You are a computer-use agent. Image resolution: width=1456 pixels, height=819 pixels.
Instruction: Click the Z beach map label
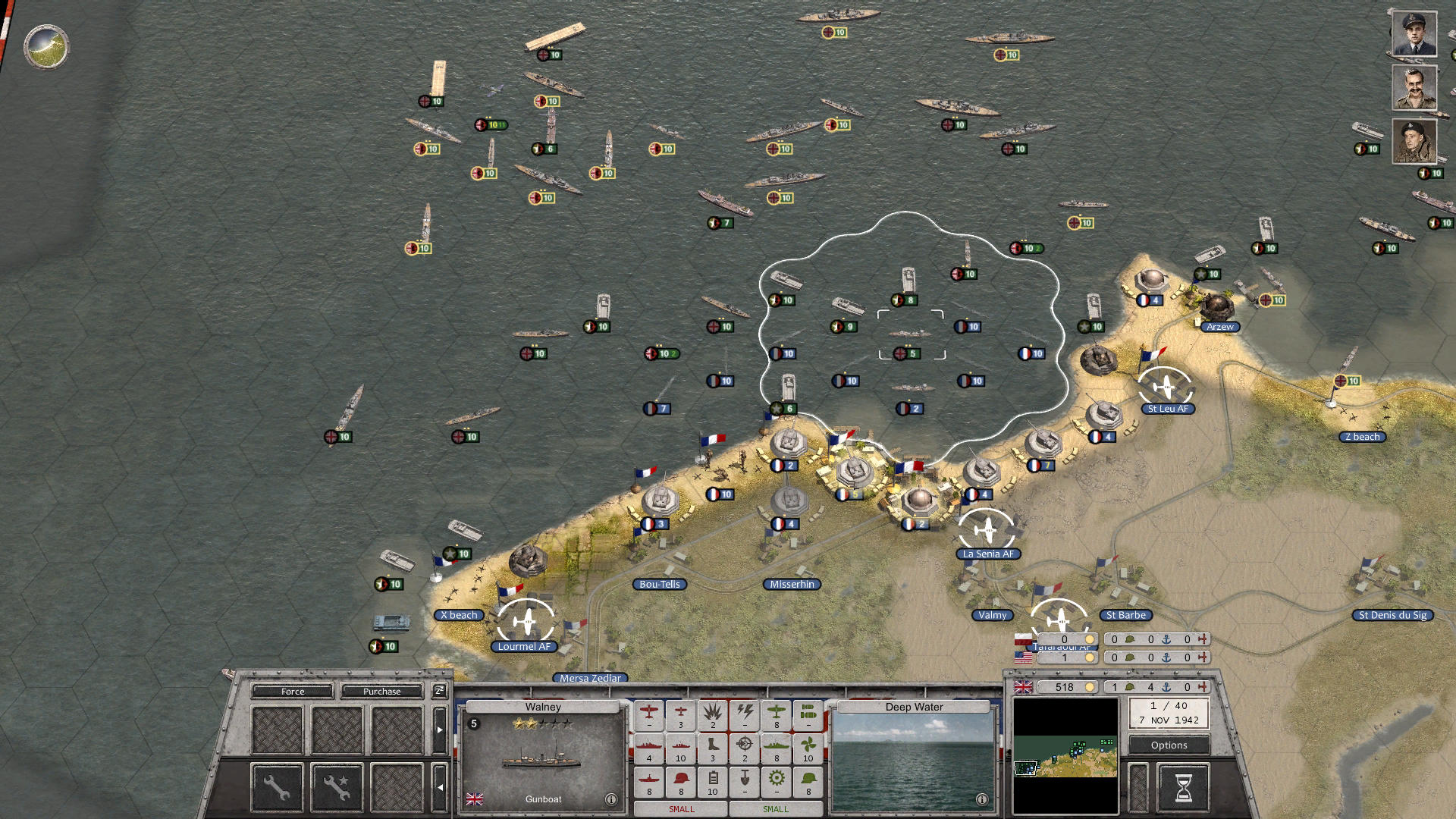(x=1363, y=436)
